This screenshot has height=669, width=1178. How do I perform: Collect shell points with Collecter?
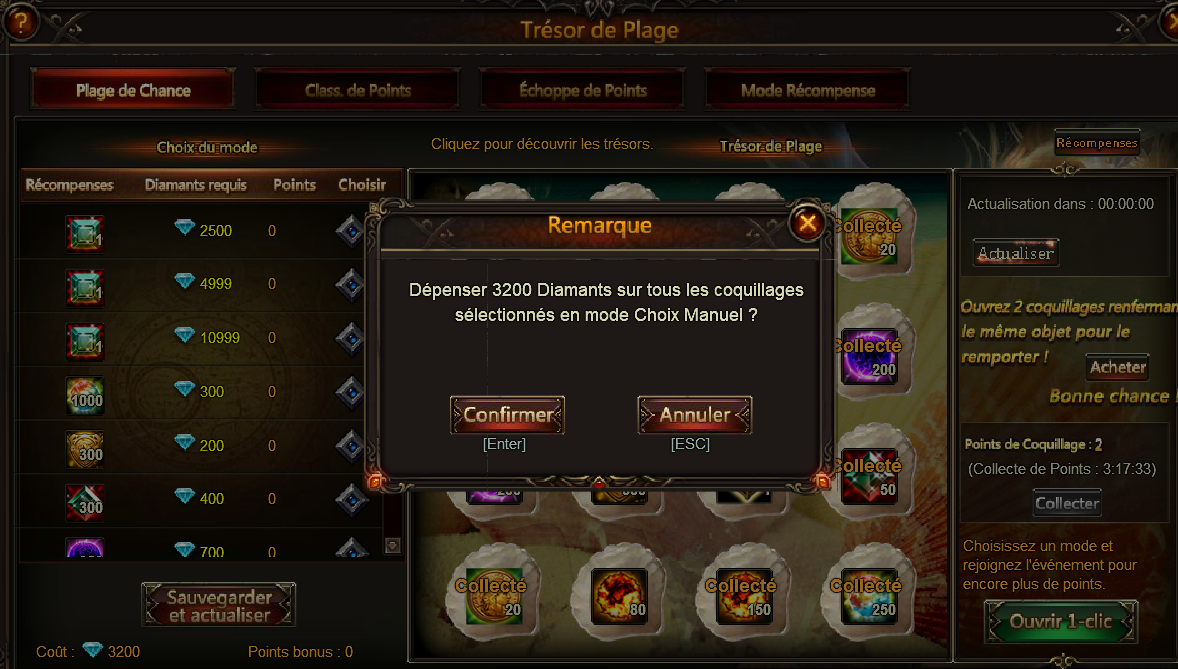coord(1067,503)
